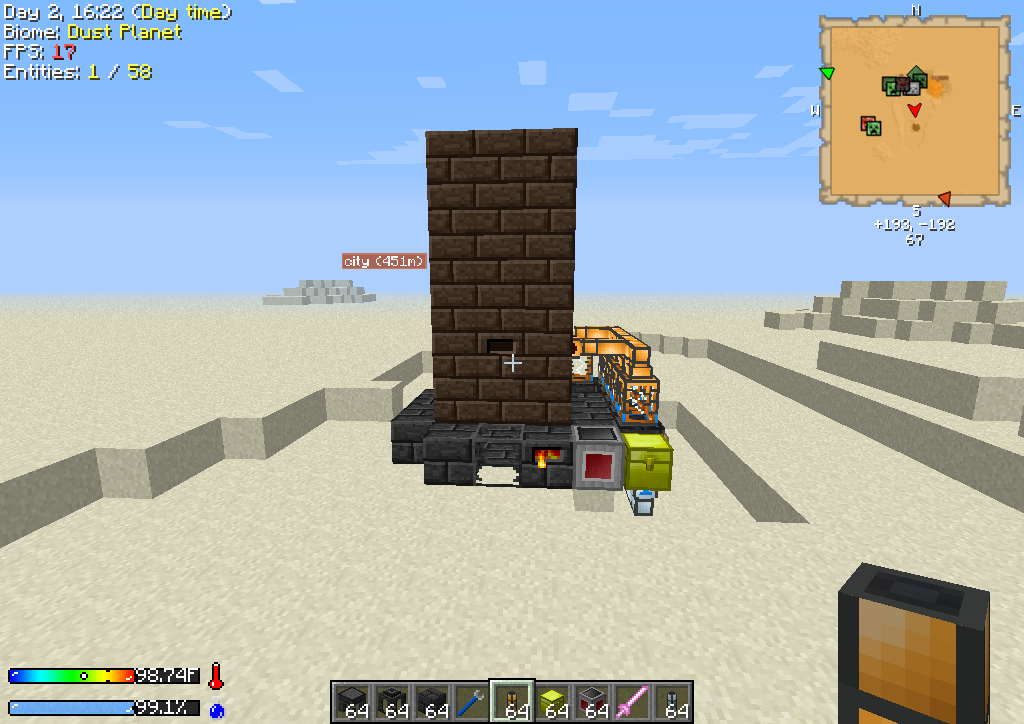
Task: Click the green waypoint arrow on minimap edge
Action: click(827, 72)
